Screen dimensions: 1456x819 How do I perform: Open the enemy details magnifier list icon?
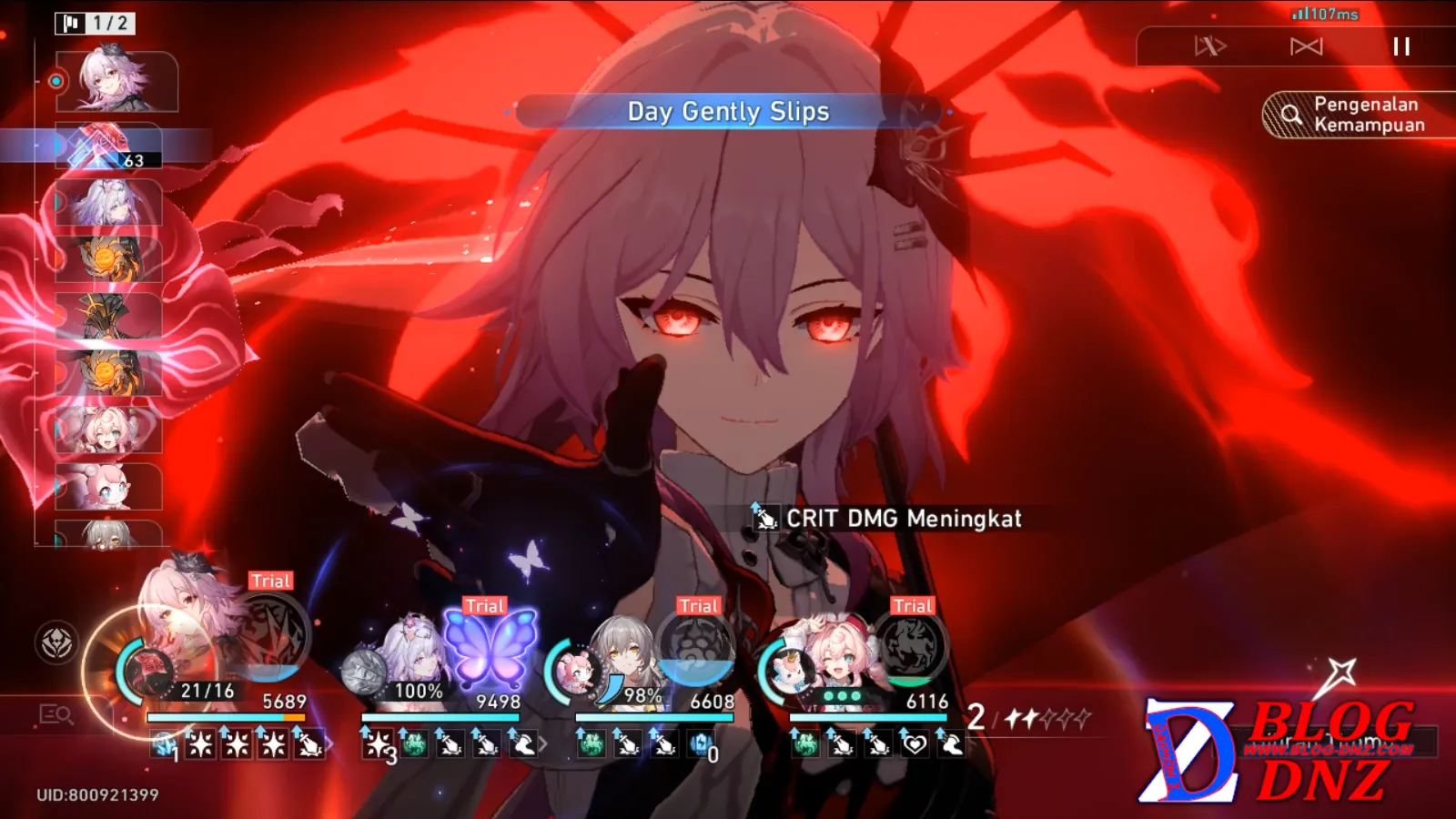56,715
